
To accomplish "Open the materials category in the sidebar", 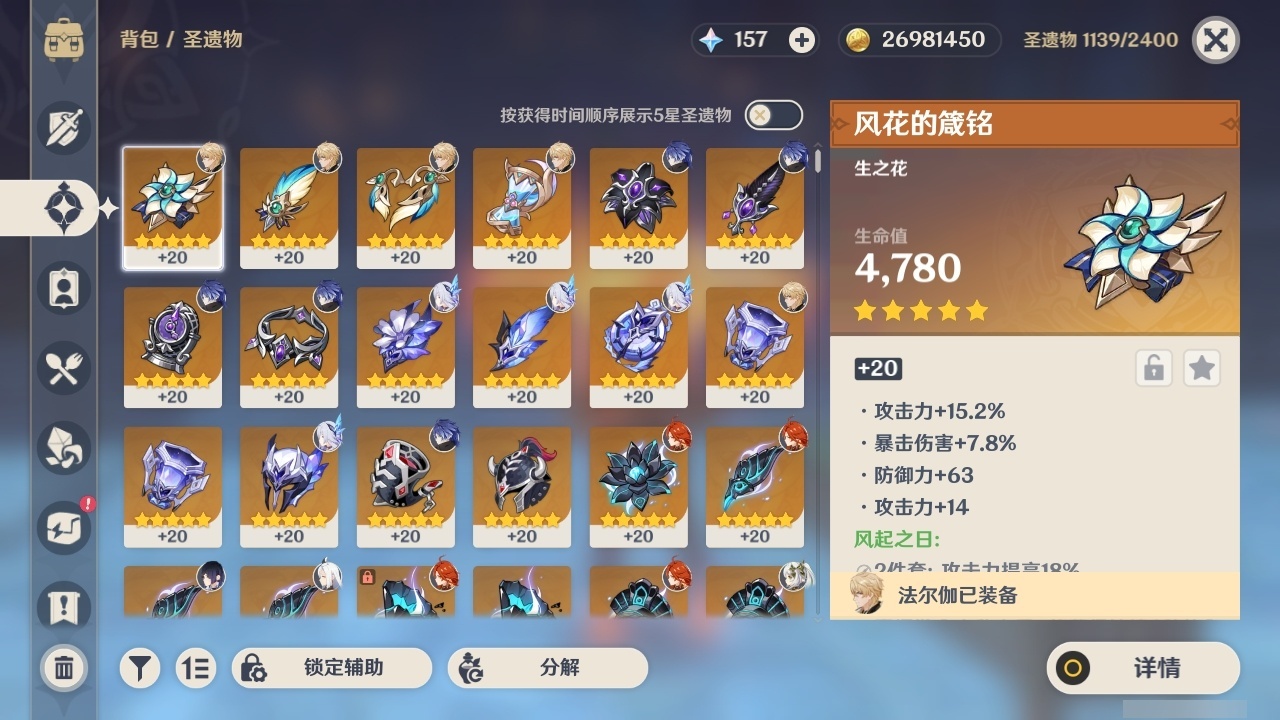I will (62, 448).
